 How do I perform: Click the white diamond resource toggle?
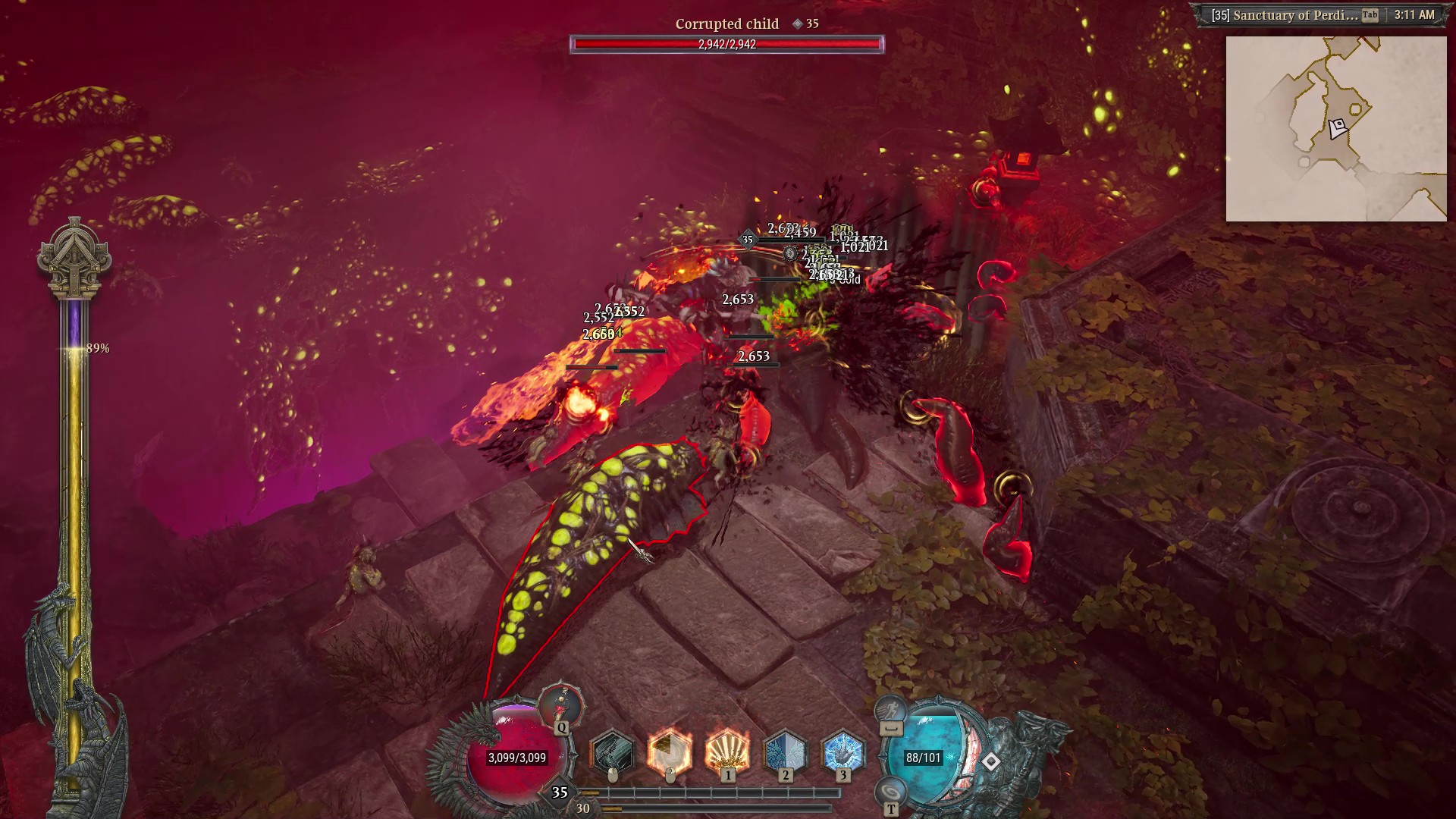(991, 761)
